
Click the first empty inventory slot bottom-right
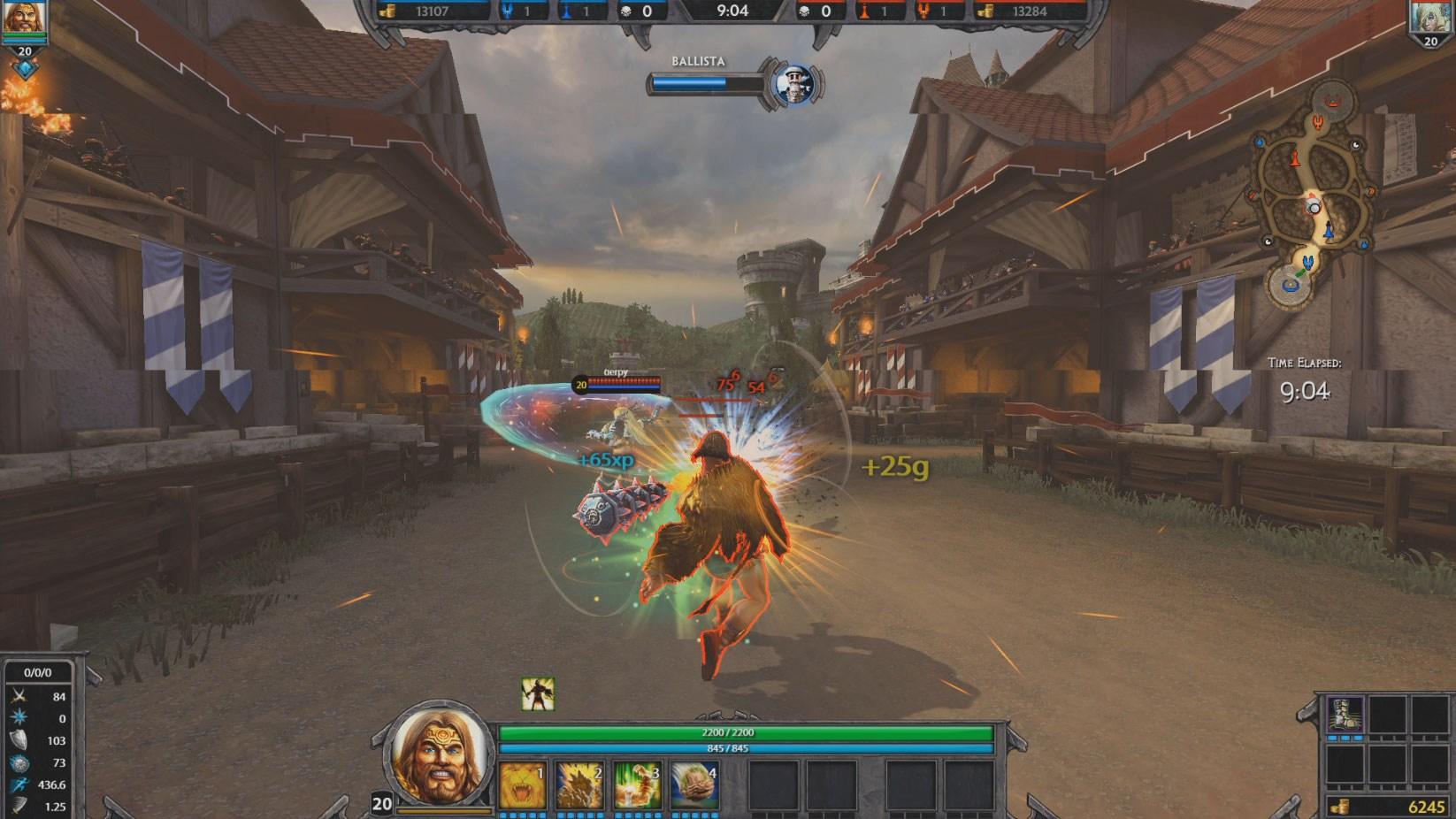click(x=1386, y=714)
